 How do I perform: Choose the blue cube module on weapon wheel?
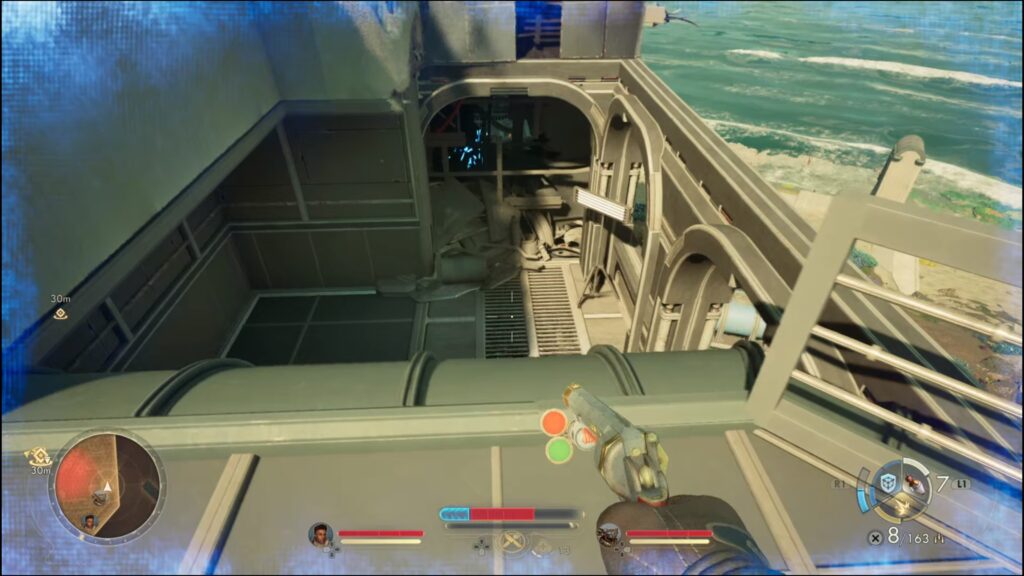coord(886,481)
